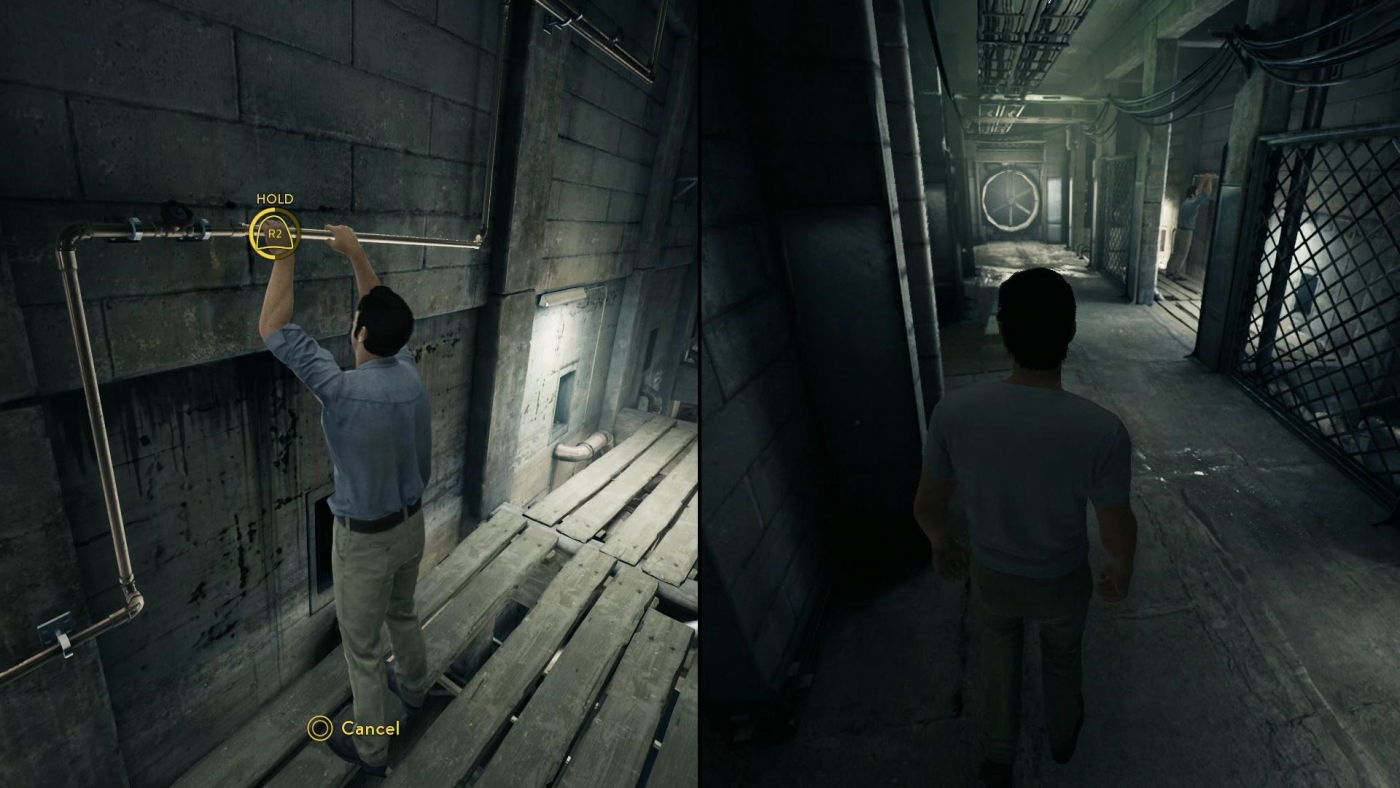This screenshot has width=1400, height=788.
Task: Select the left split-screen view
Action: pyautogui.click(x=350, y=394)
